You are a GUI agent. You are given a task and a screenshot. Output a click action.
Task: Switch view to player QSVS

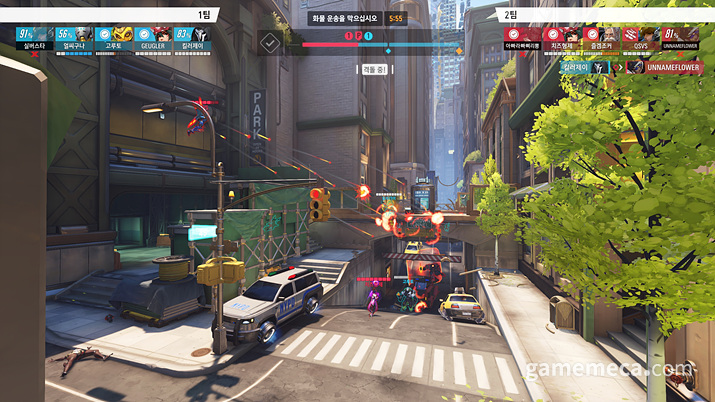[641, 37]
